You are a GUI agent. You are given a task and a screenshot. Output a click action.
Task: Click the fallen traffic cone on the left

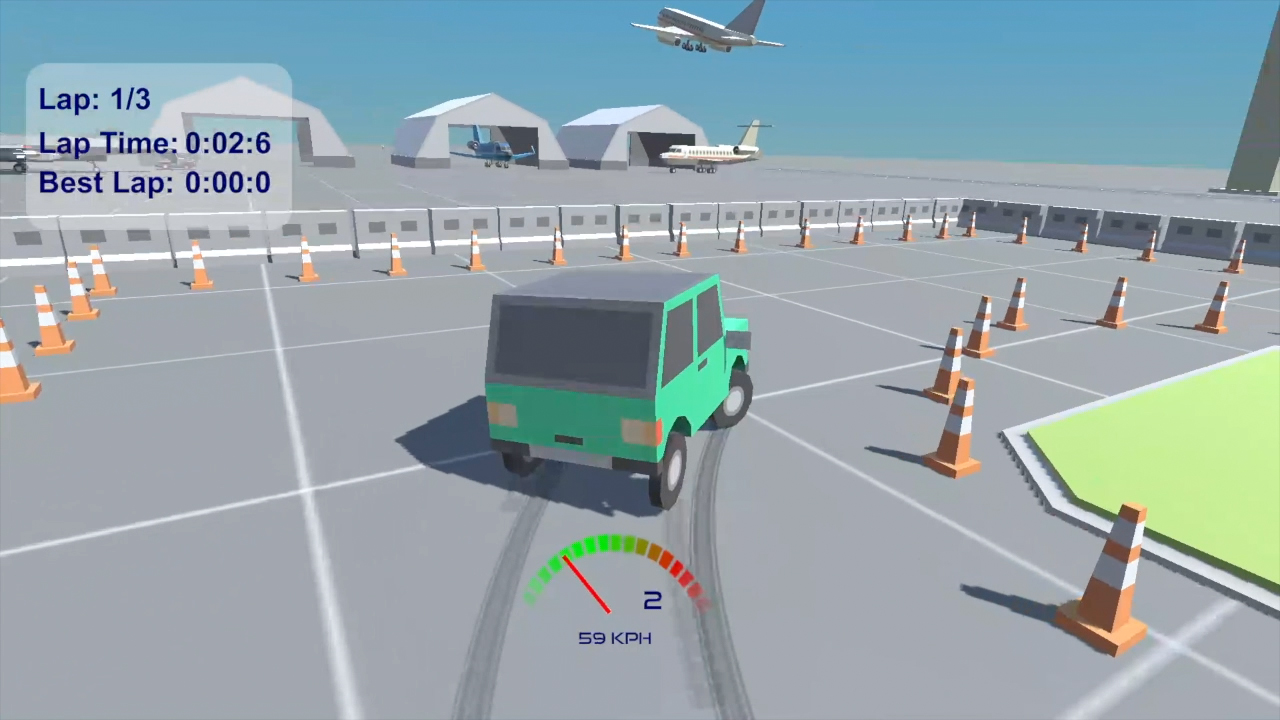point(15,360)
